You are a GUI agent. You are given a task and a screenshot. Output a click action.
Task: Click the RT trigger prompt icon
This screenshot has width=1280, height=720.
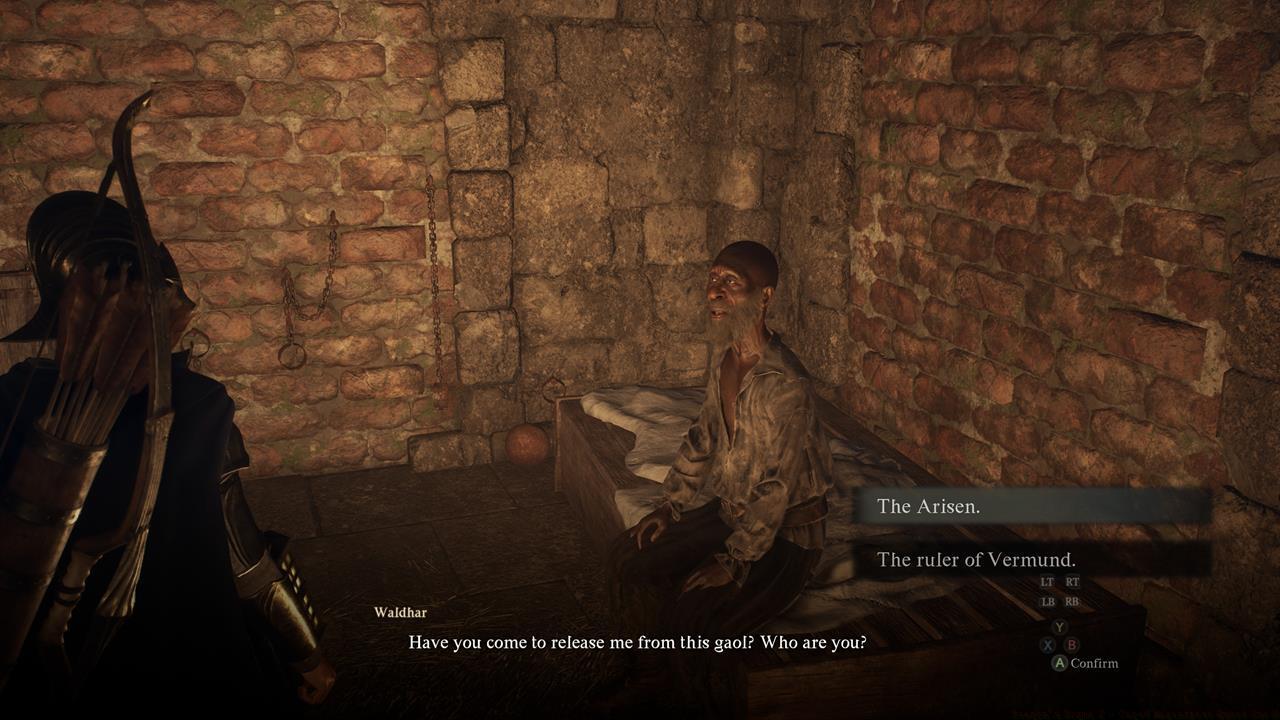tap(1073, 582)
